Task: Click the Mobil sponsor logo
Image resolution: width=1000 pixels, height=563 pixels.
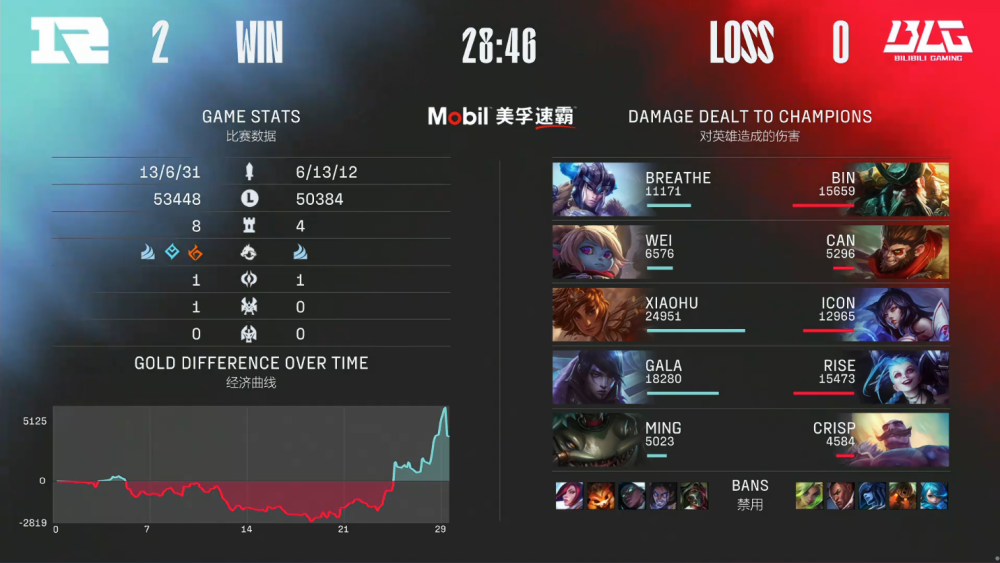Action: pos(500,116)
